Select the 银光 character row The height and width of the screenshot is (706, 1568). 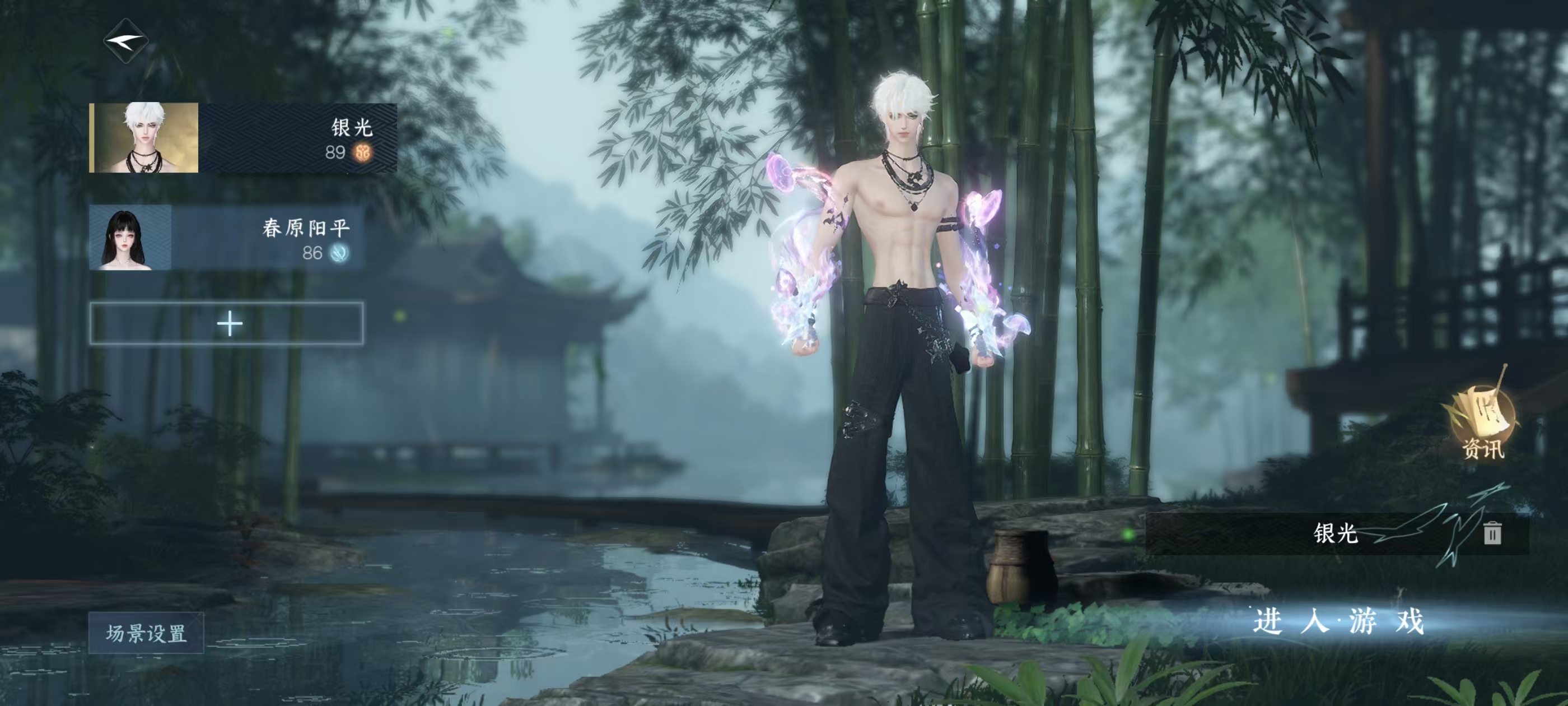[x=244, y=138]
